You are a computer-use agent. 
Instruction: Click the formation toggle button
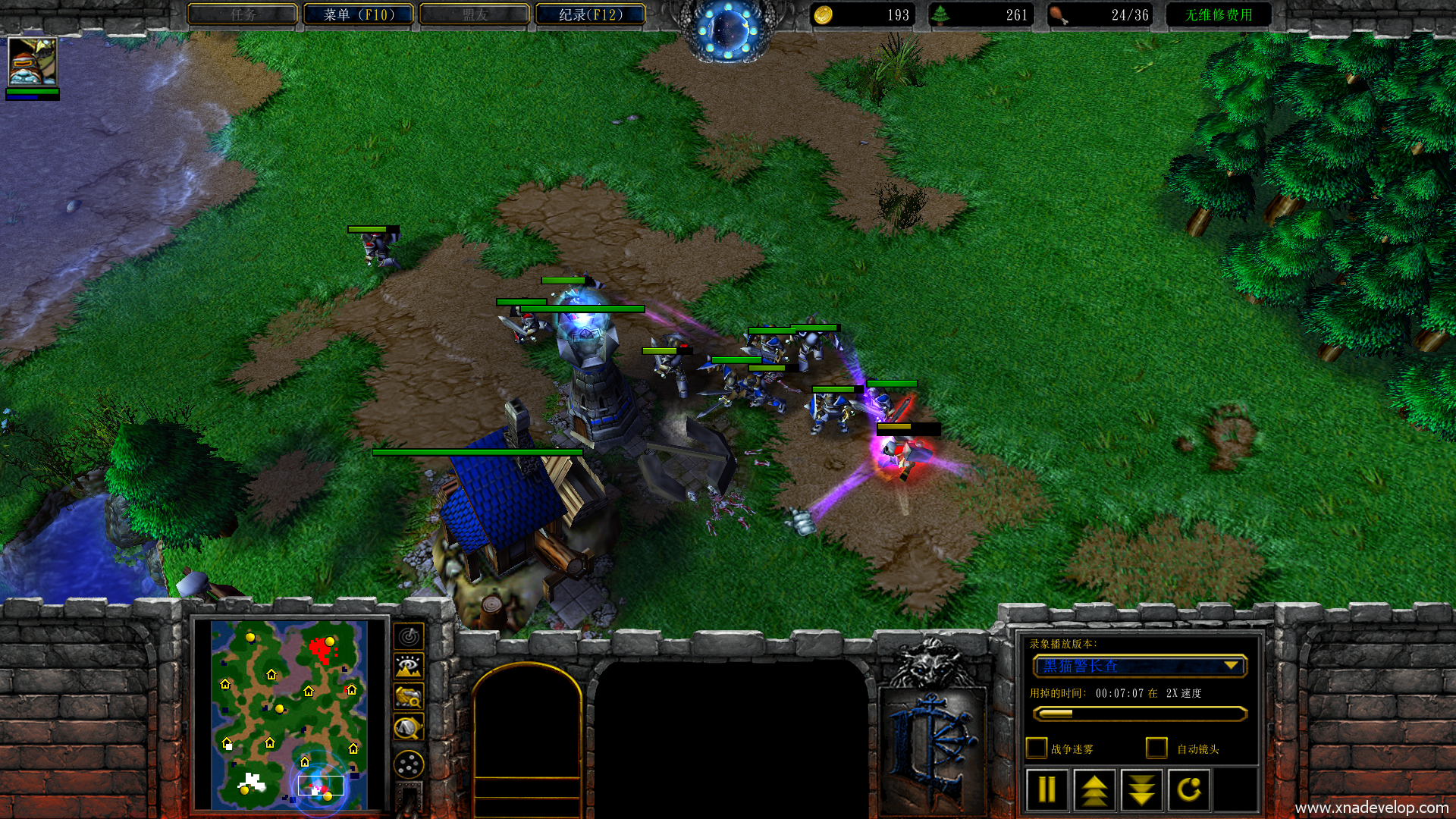(x=409, y=764)
